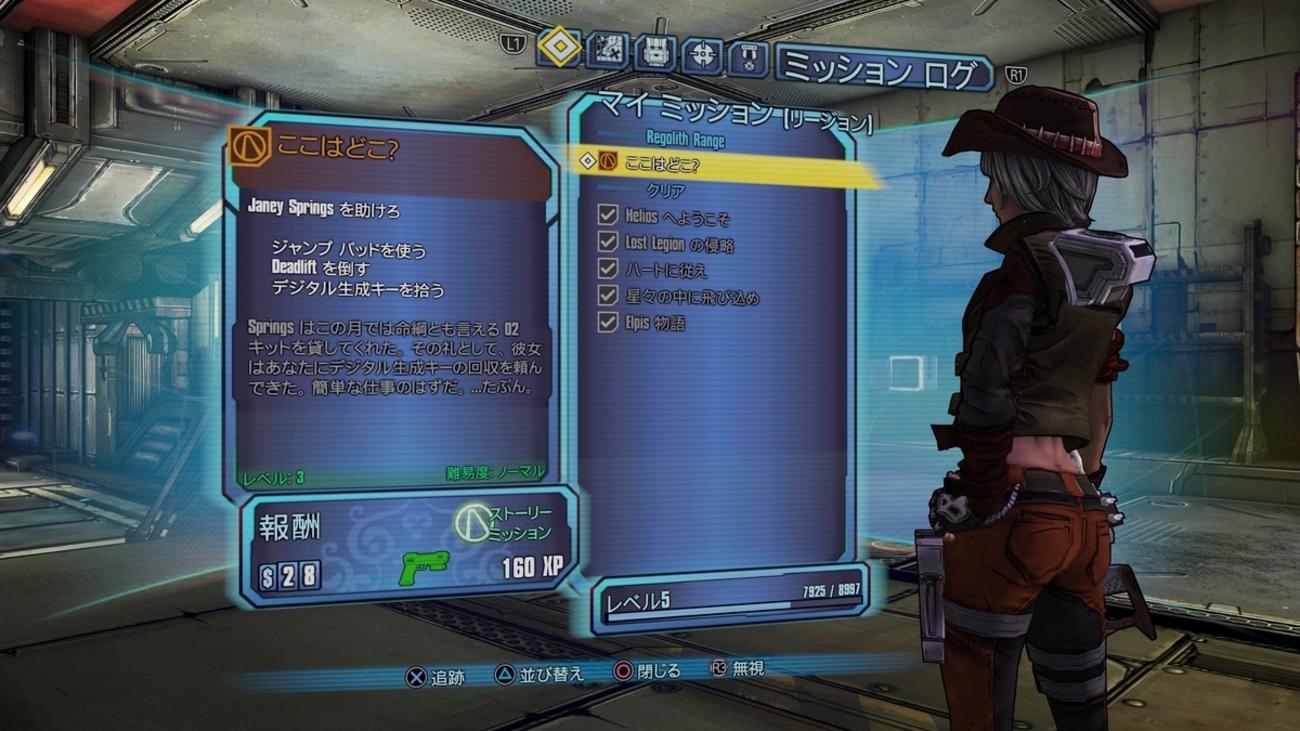1300x731 pixels.
Task: Select the mission log diamond tab
Action: click(560, 48)
